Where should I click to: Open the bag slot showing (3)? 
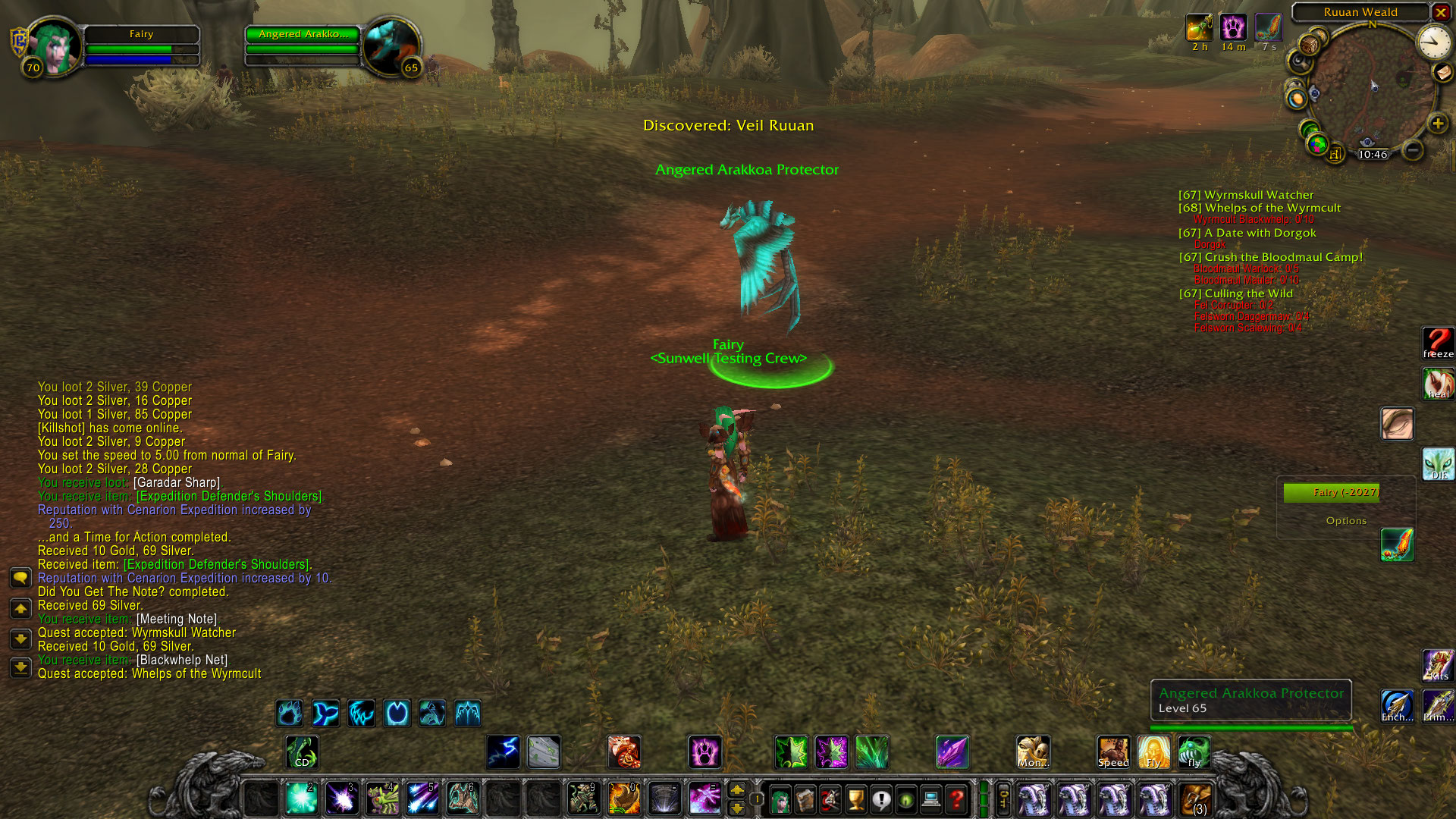coord(1195,799)
